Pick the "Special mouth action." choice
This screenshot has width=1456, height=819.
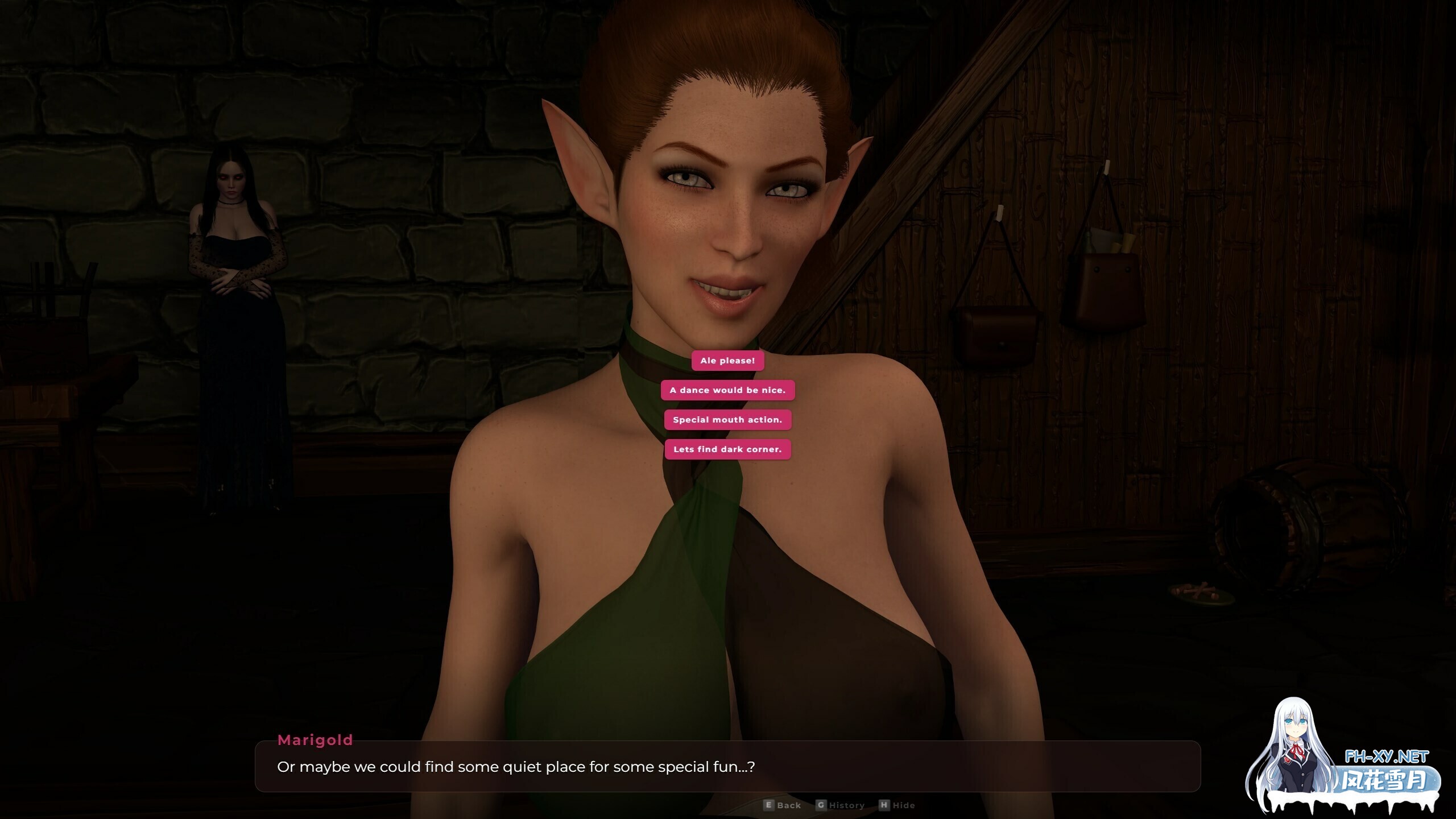click(727, 420)
